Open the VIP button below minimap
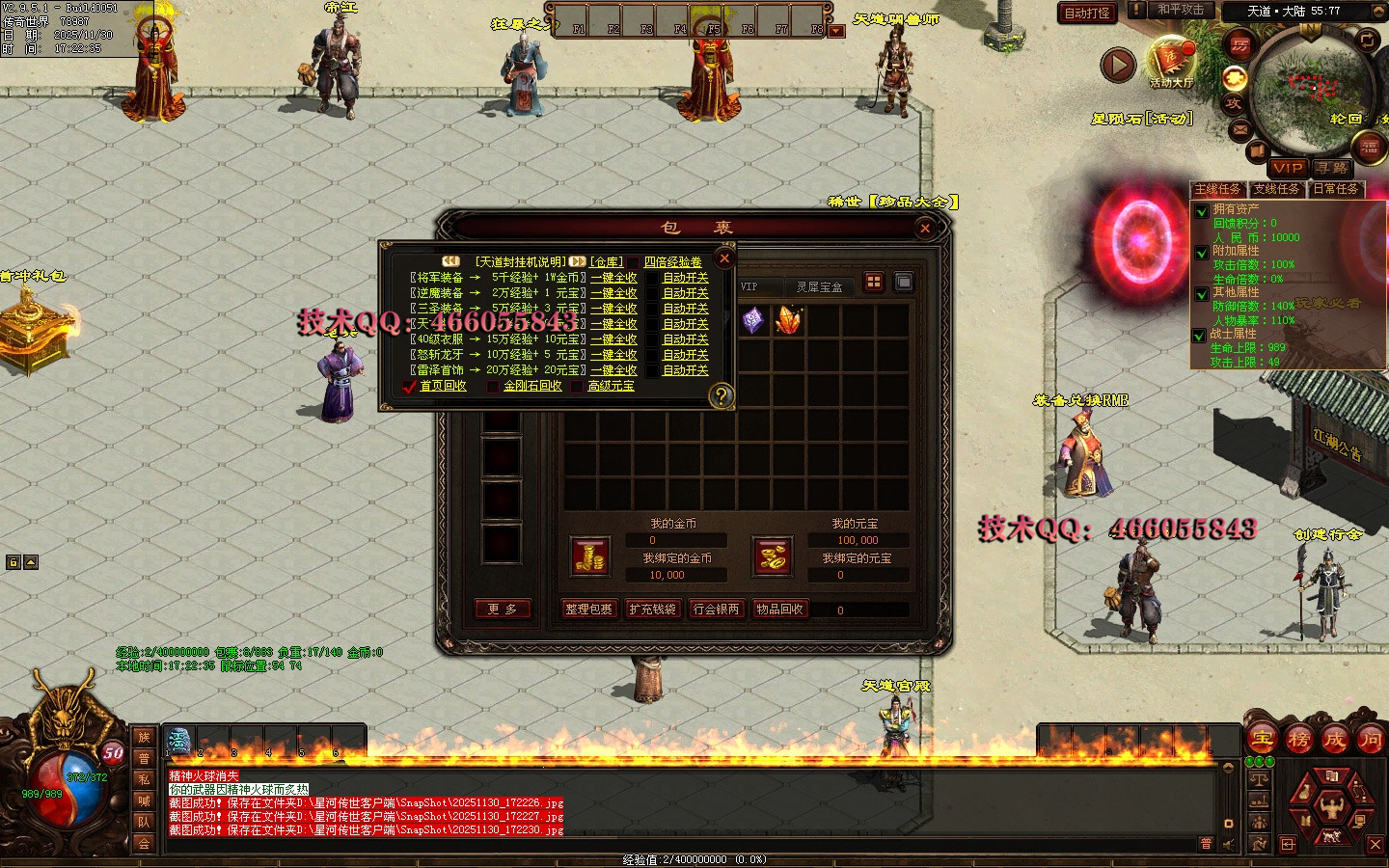The height and width of the screenshot is (868, 1389). pyautogui.click(x=1287, y=167)
